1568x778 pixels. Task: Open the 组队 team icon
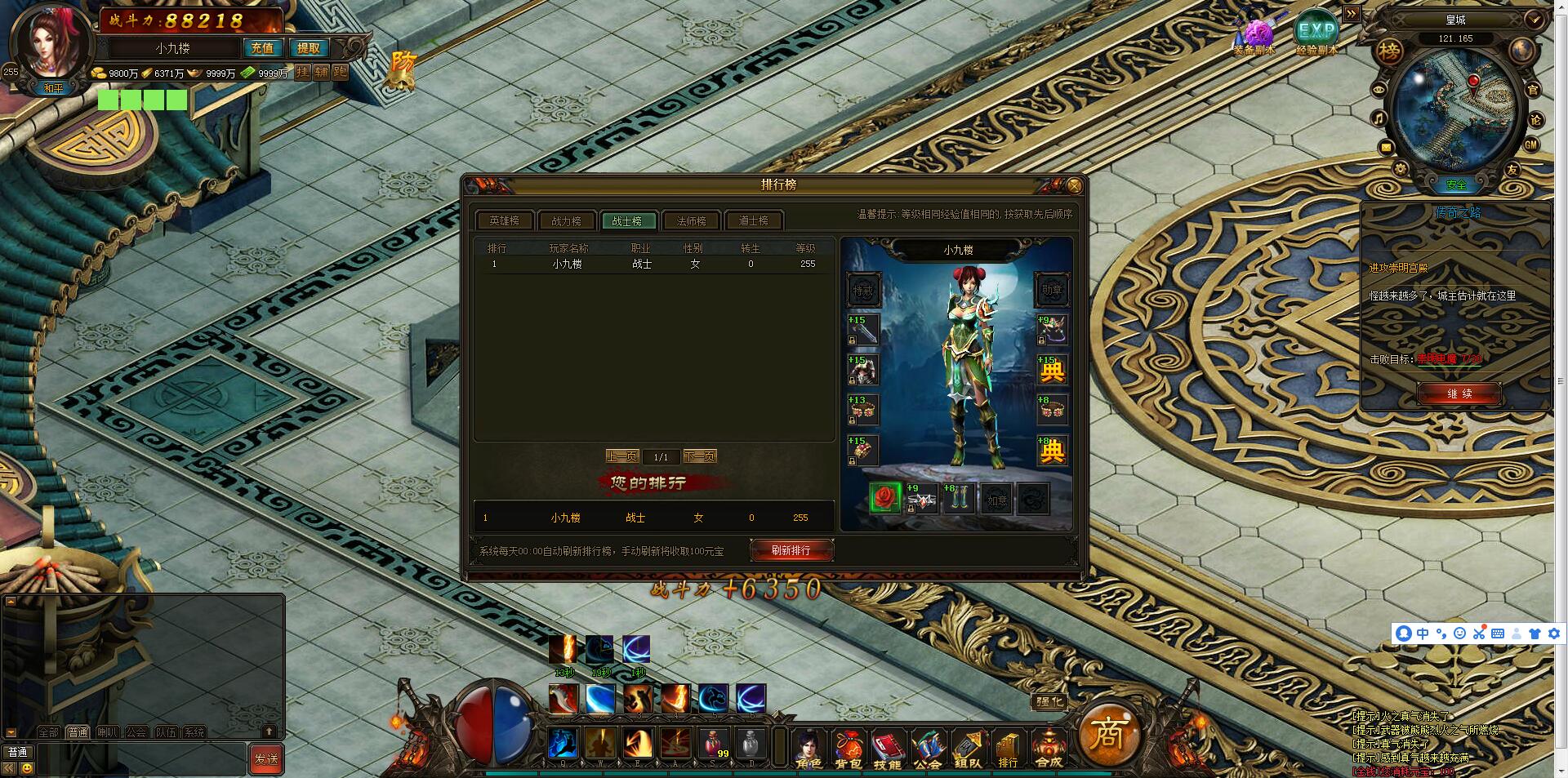(967, 747)
